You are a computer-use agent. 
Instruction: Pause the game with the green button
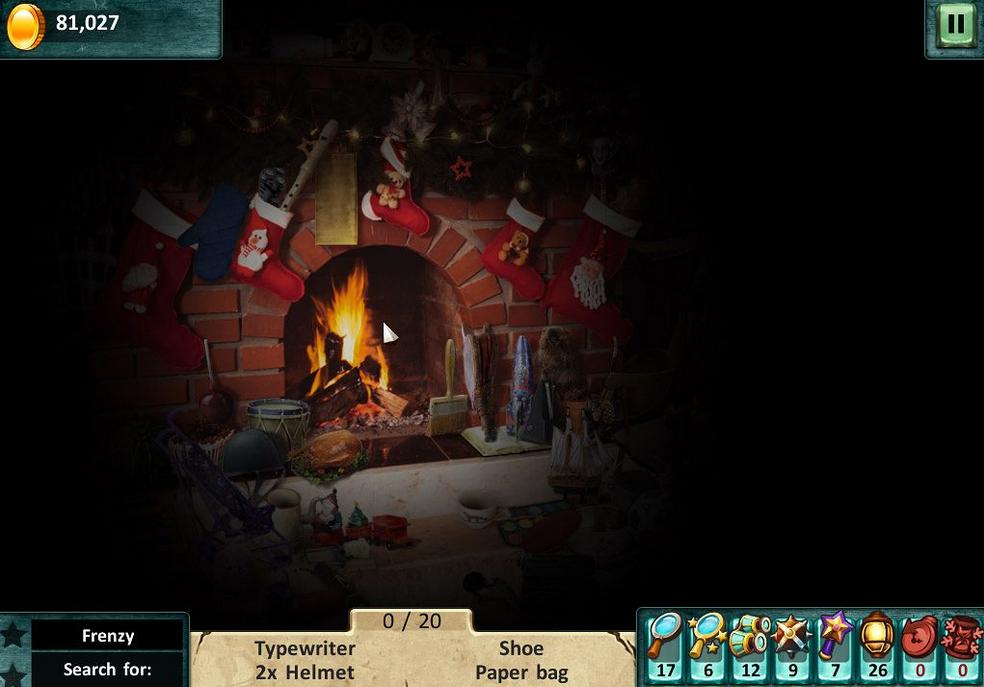[955, 24]
